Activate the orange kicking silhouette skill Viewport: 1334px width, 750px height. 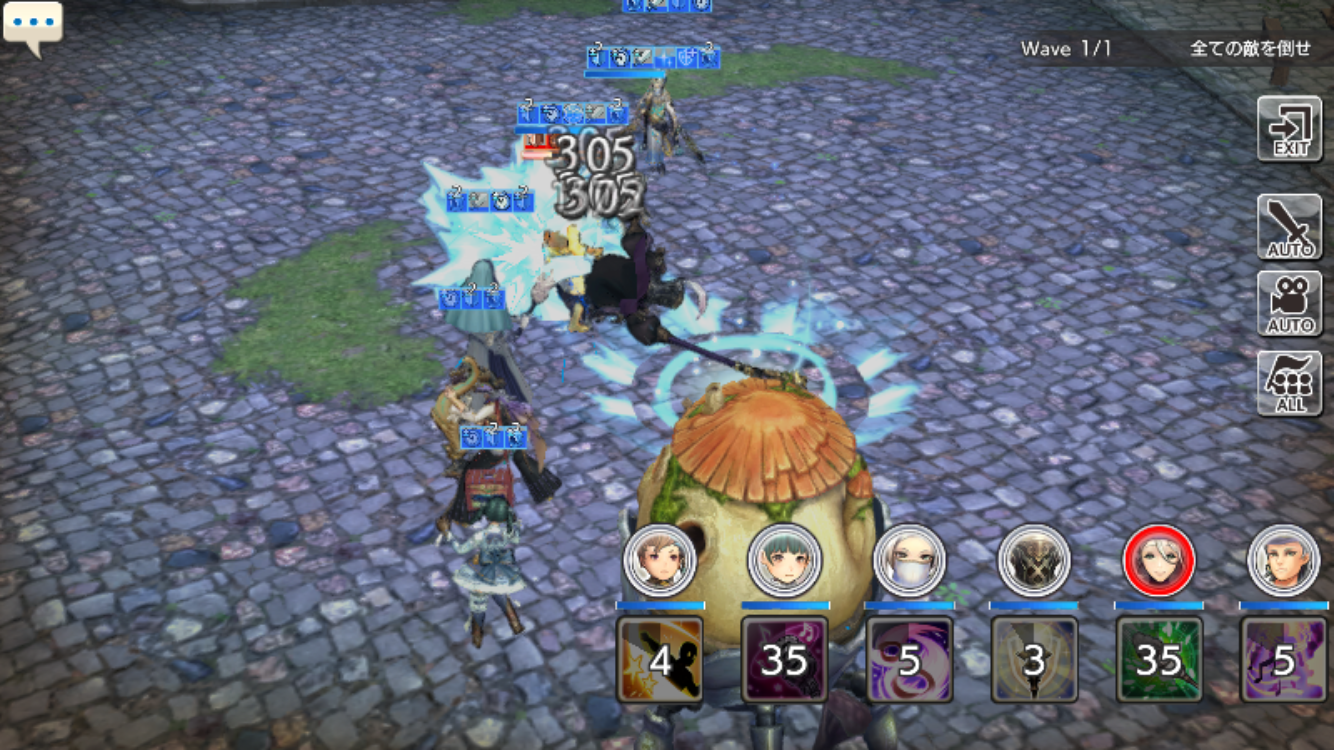click(x=660, y=659)
